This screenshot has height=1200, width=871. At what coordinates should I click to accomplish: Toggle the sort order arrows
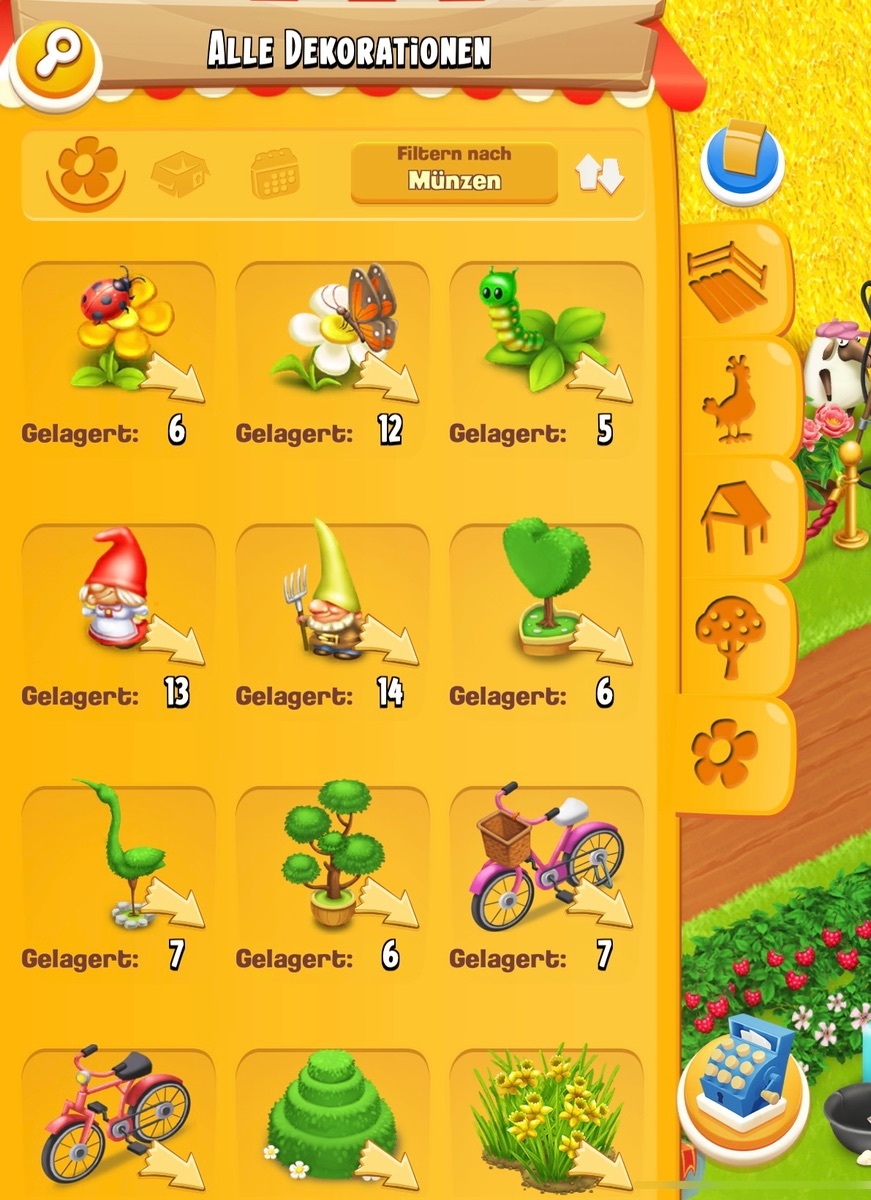(x=599, y=174)
